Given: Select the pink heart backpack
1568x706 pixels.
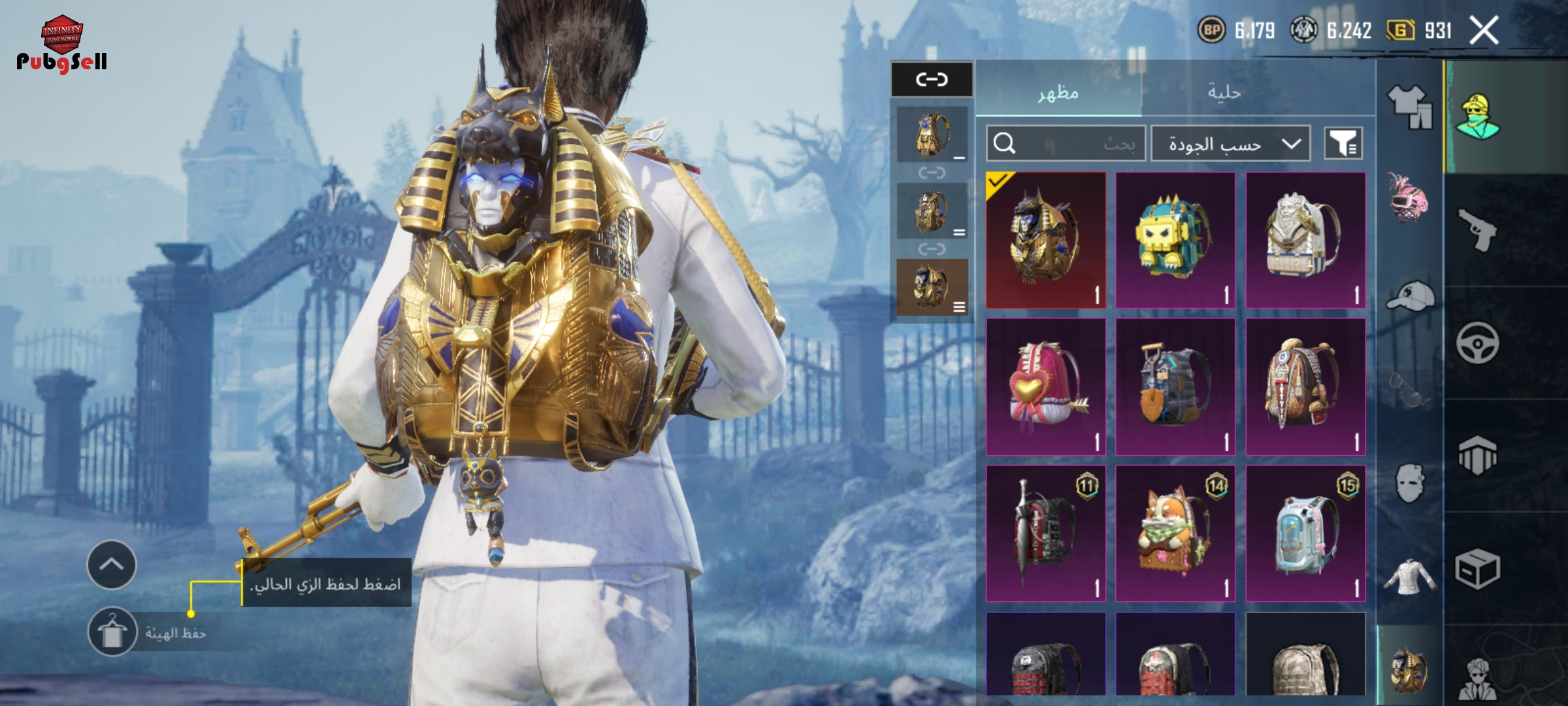Looking at the screenshot, I should pyautogui.click(x=1045, y=387).
